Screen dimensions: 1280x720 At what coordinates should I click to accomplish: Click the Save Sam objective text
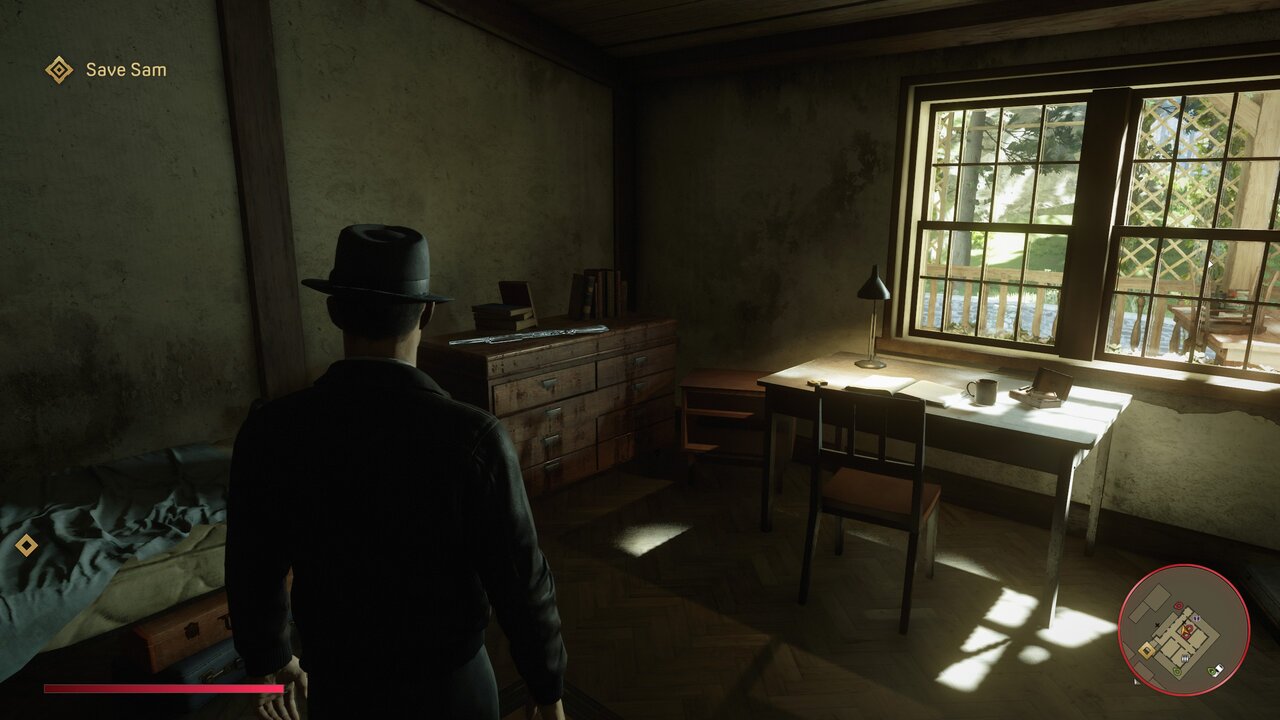click(124, 70)
